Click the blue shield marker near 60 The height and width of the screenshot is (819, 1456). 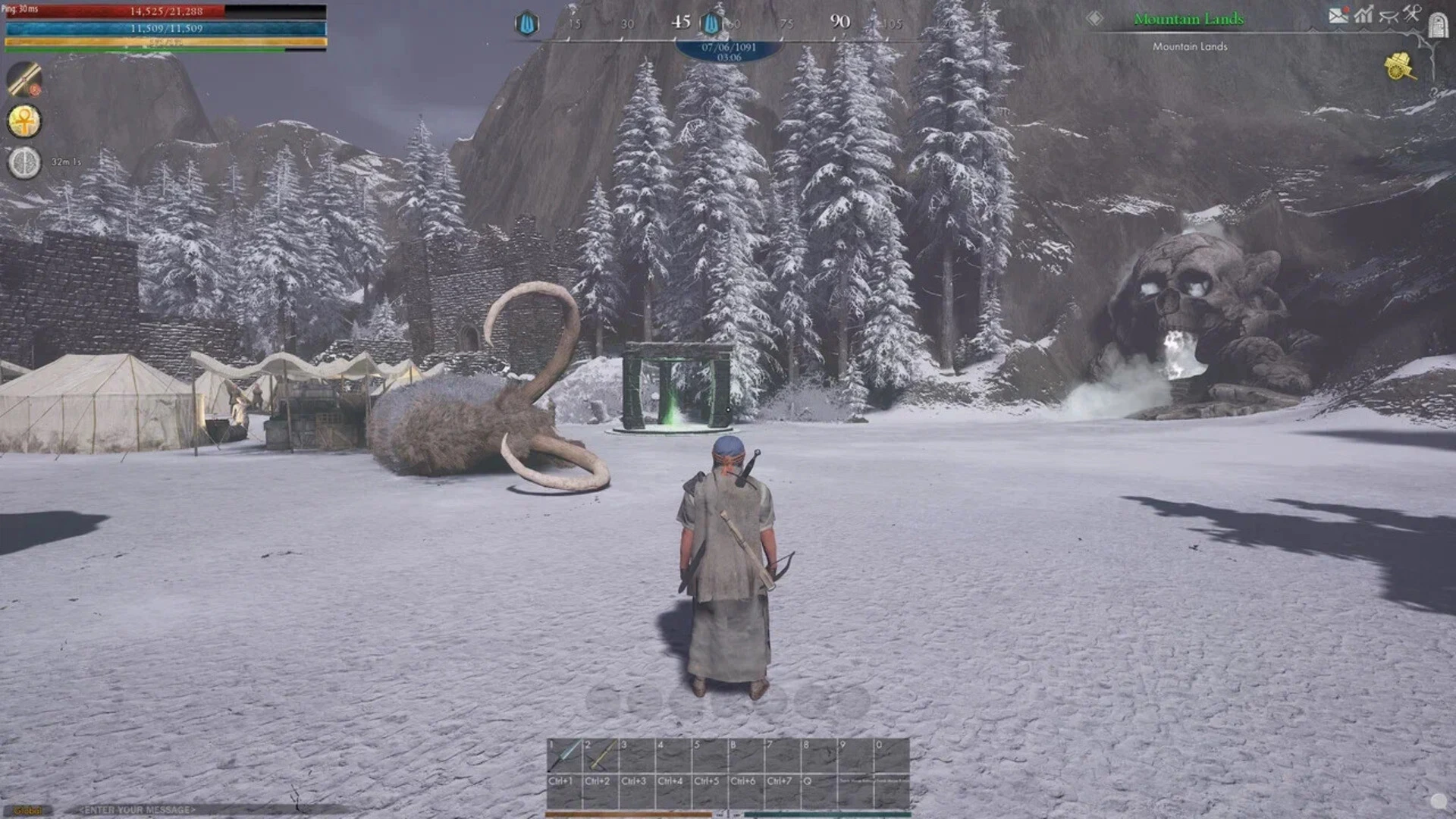point(711,22)
